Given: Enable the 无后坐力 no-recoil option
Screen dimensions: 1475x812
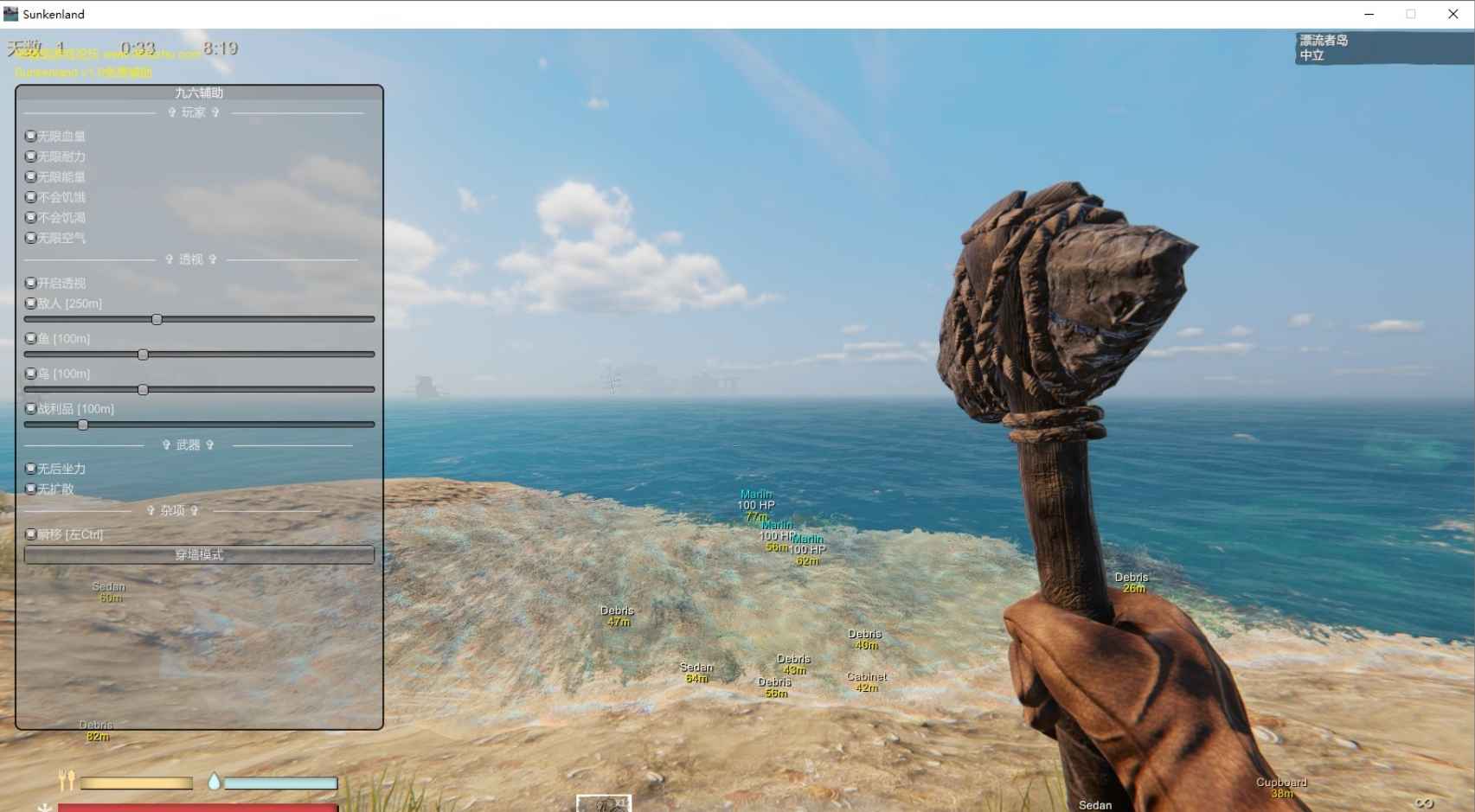Looking at the screenshot, I should 30,468.
